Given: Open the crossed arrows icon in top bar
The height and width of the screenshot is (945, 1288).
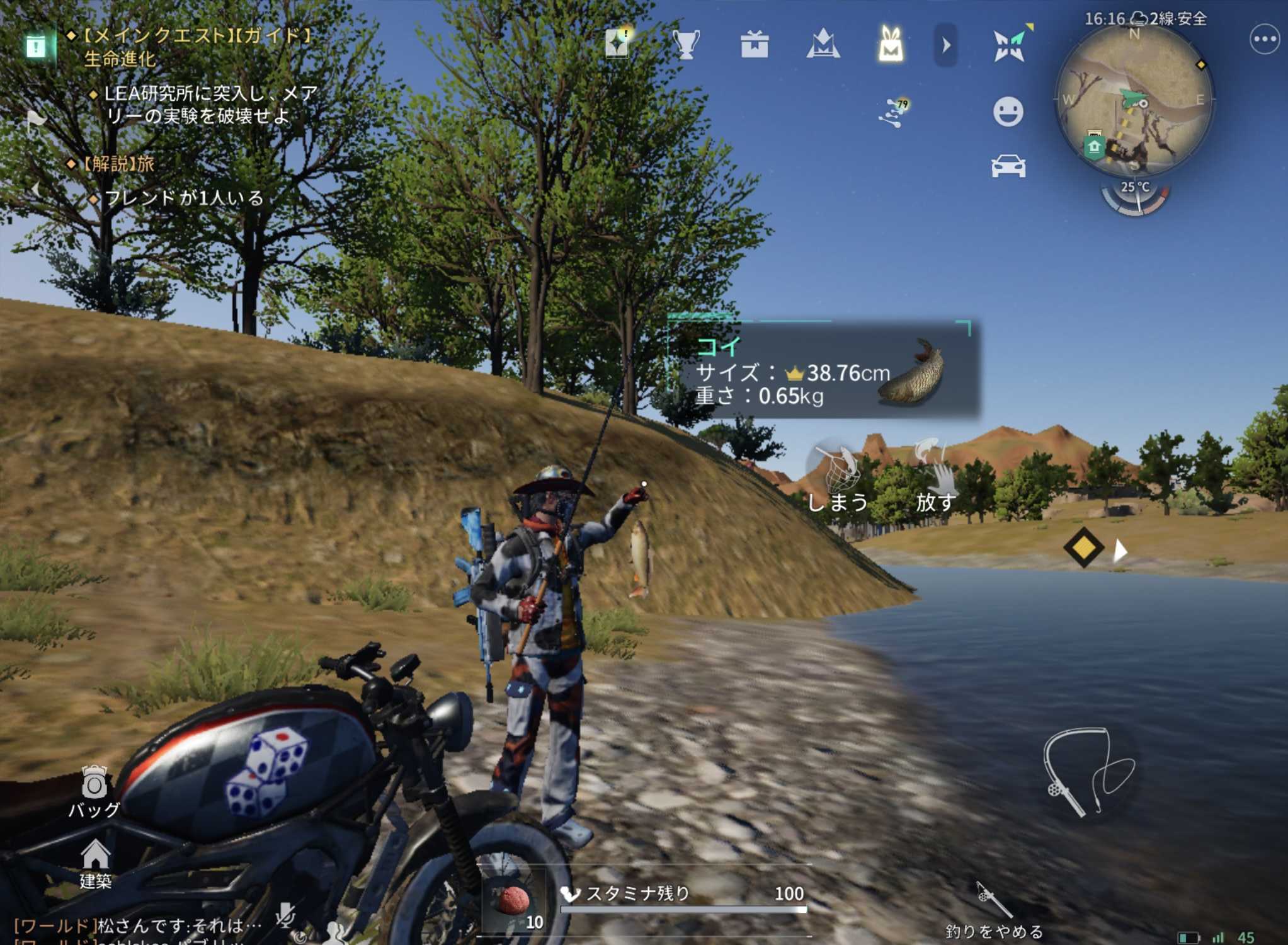Looking at the screenshot, I should pyautogui.click(x=1010, y=45).
